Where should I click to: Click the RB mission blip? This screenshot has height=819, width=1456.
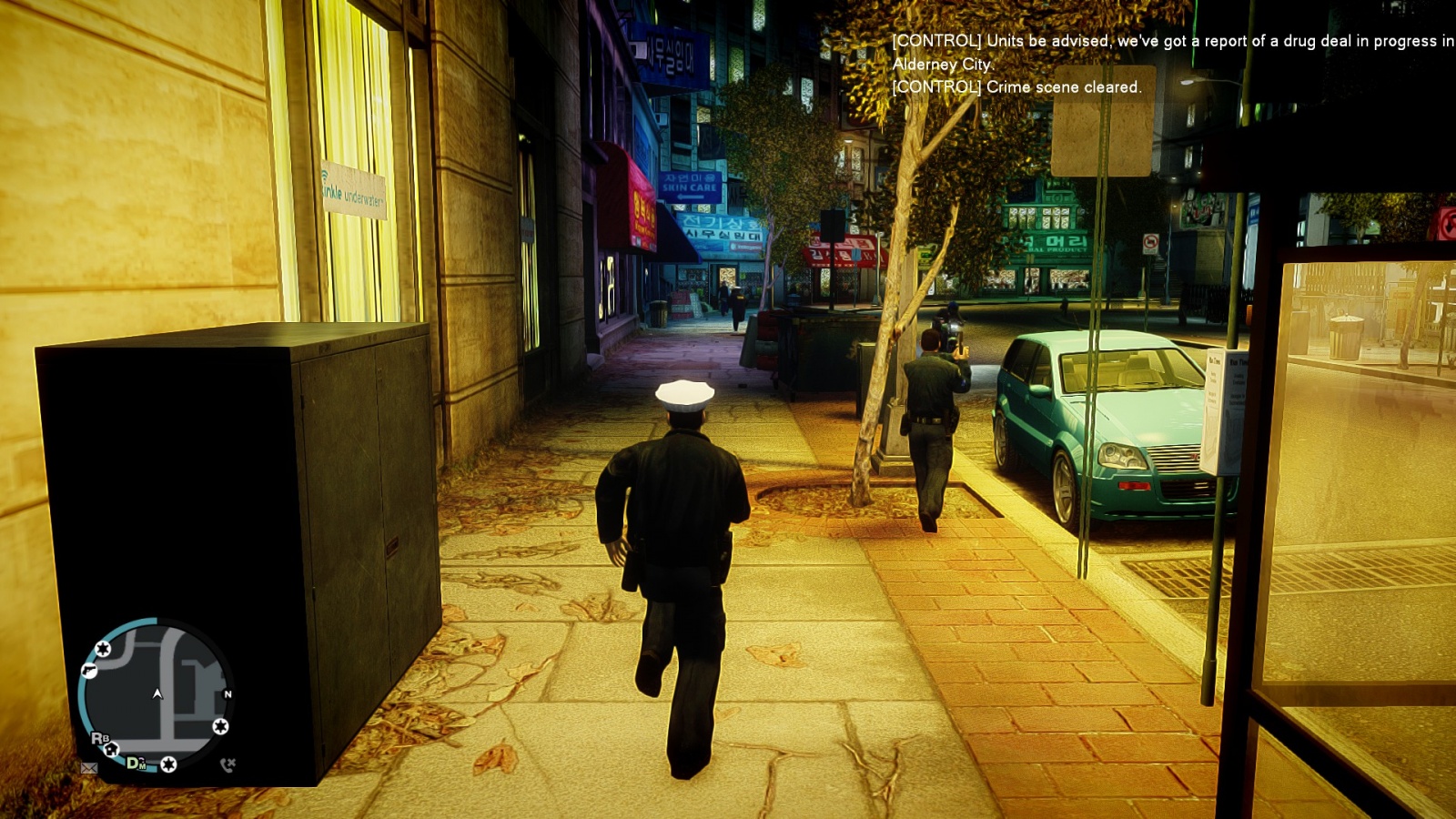click(x=99, y=738)
